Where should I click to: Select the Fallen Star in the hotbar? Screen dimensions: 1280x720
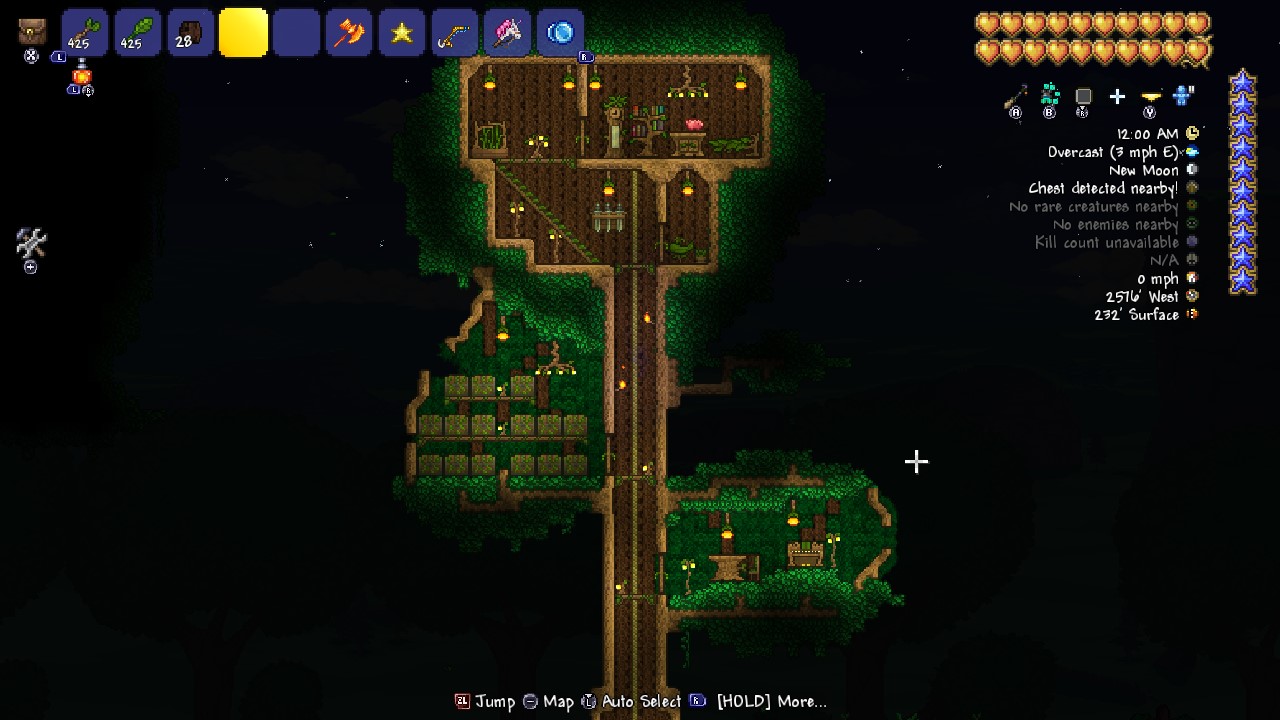coord(402,32)
